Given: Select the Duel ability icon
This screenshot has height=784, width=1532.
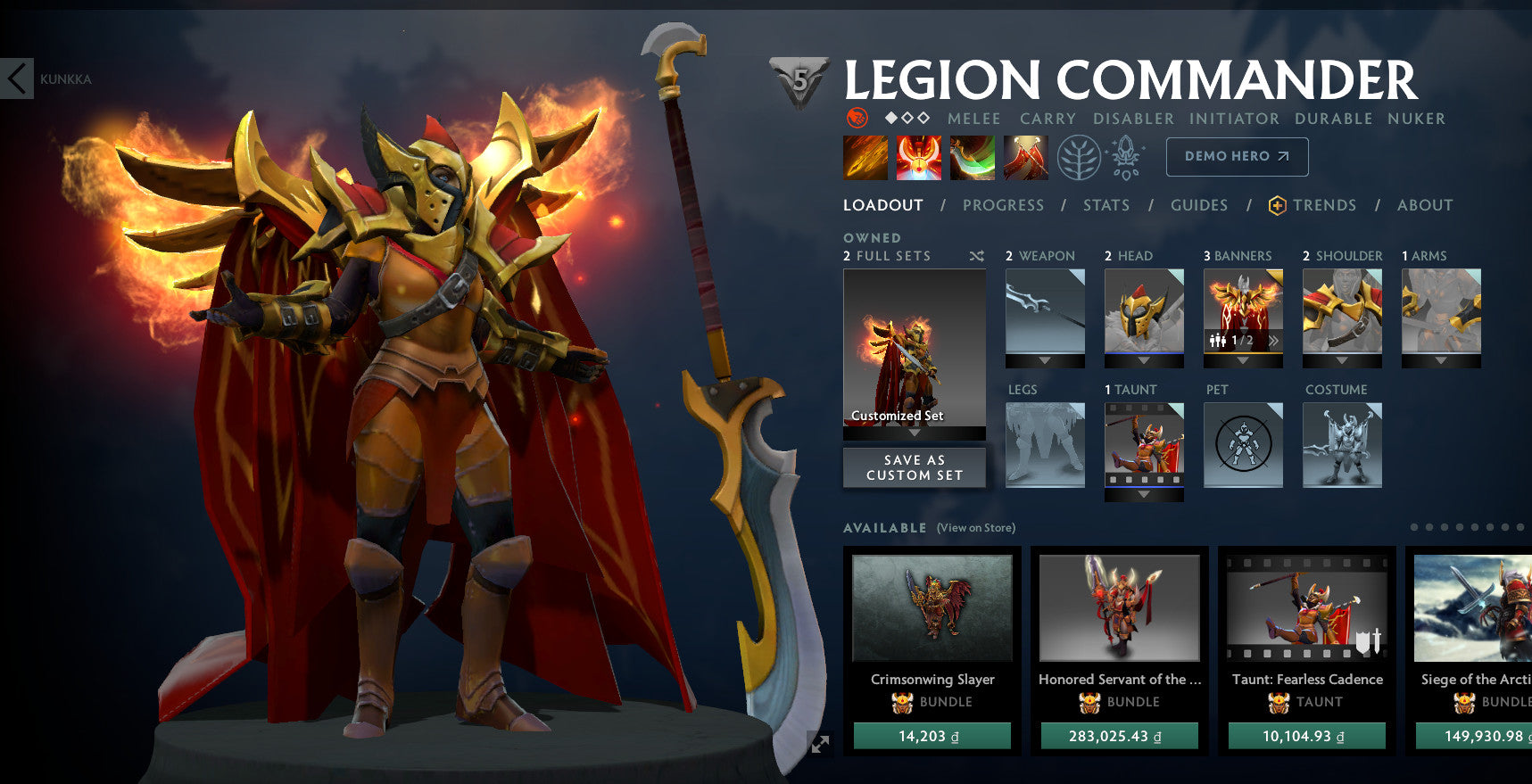Looking at the screenshot, I should pyautogui.click(x=1025, y=157).
